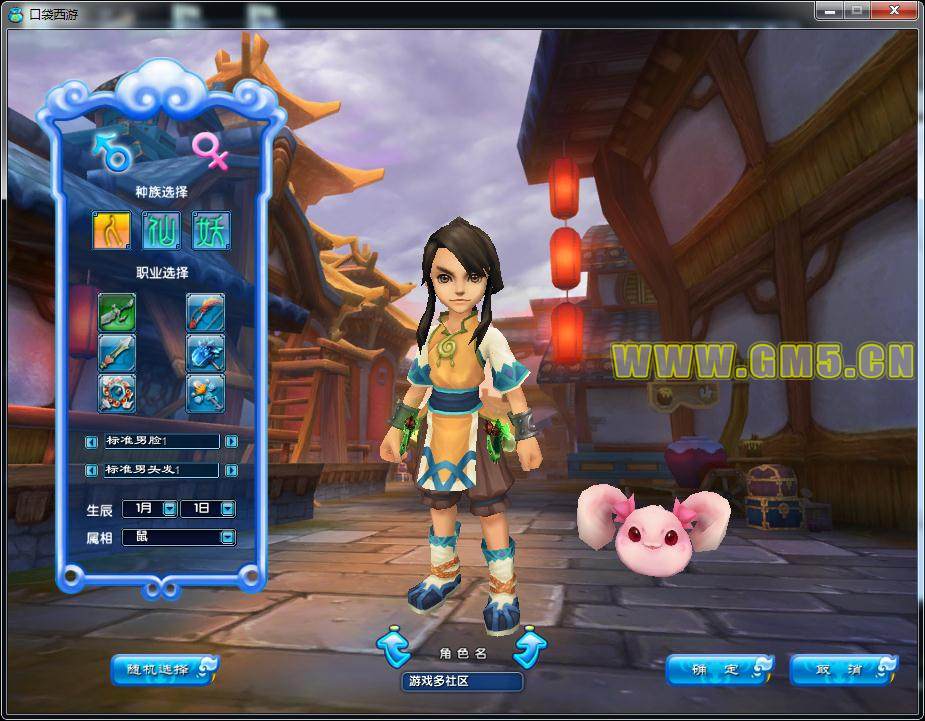Select the green blade class icon
The width and height of the screenshot is (925, 721).
tap(117, 313)
